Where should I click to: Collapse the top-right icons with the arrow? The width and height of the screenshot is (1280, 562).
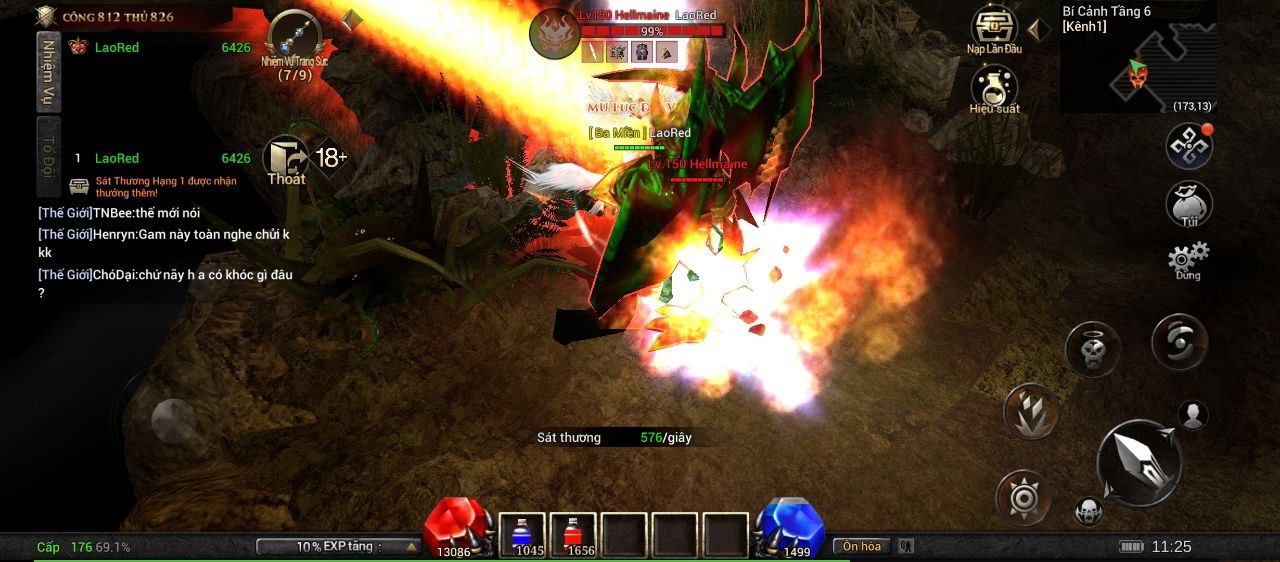(1038, 29)
